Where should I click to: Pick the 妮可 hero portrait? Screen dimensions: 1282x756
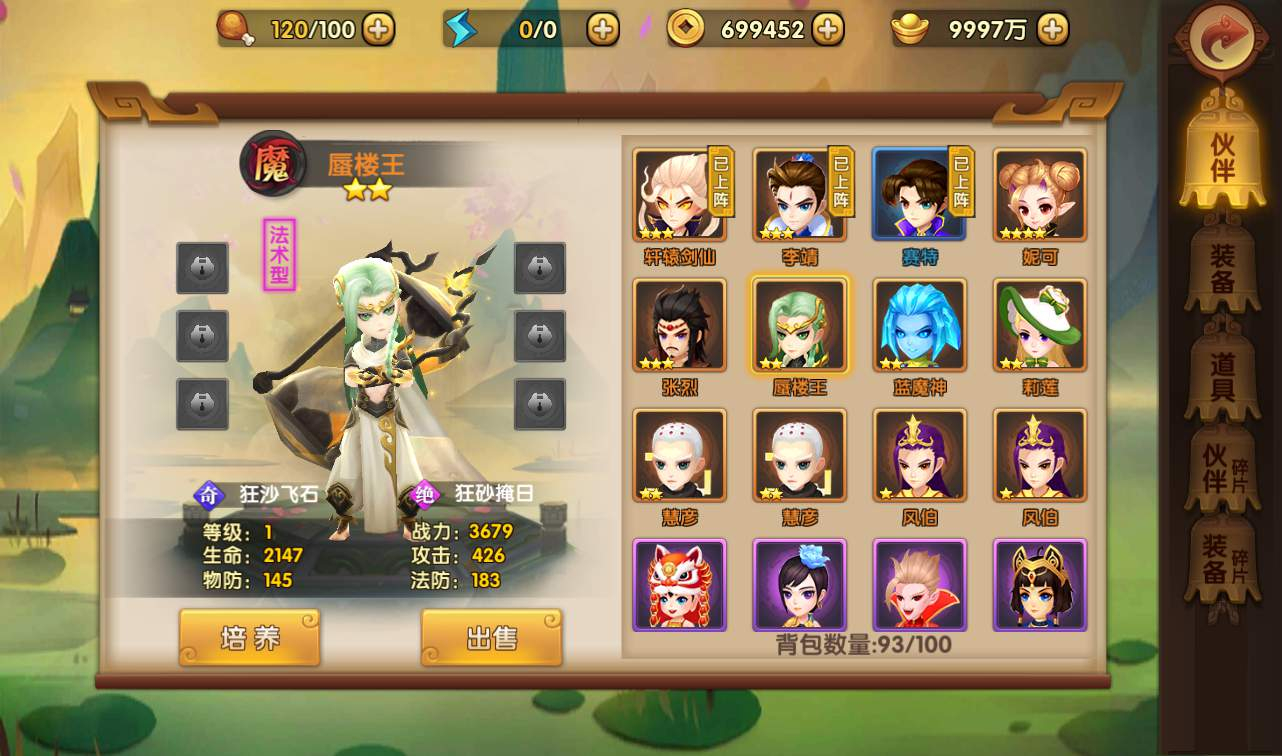coord(1039,195)
